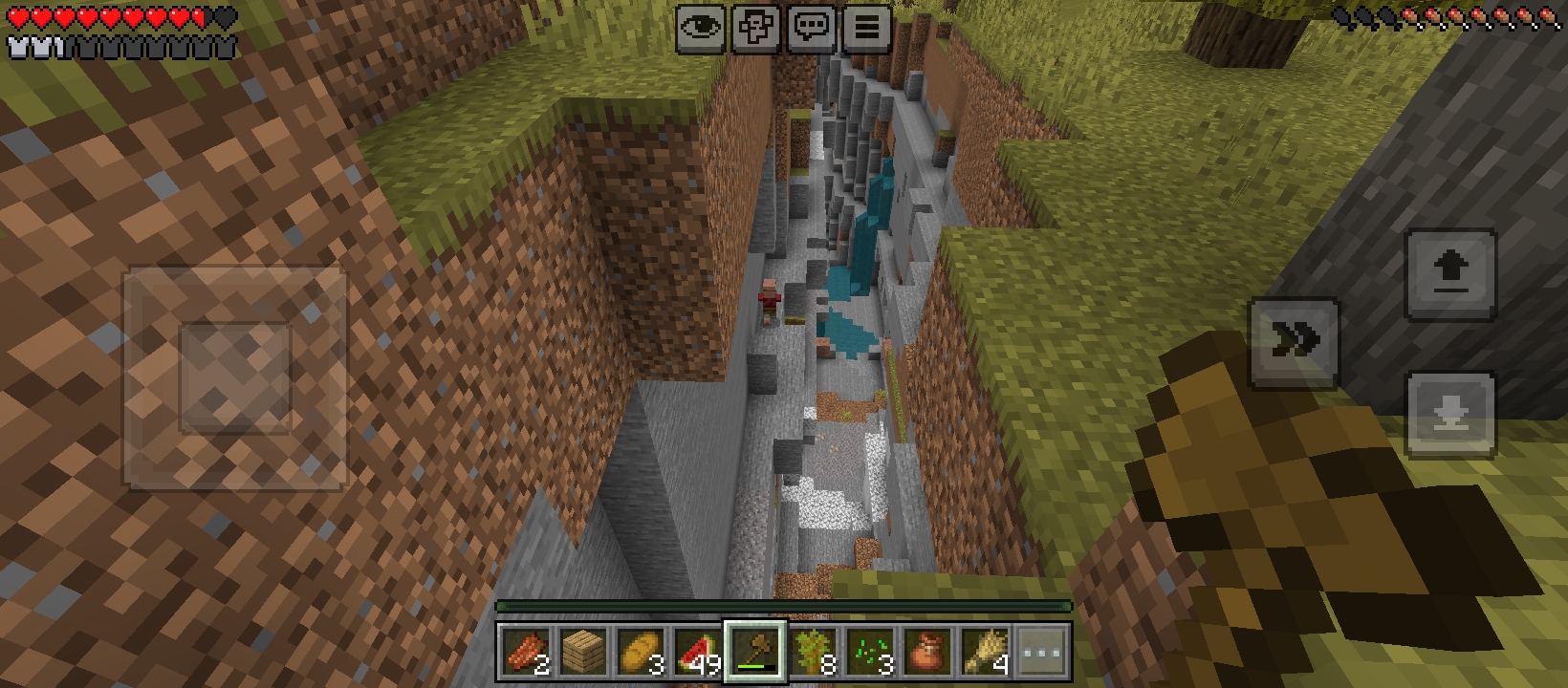This screenshot has width=1568, height=688.
Task: Pick the brown bundle bag slot
Action: [927, 653]
